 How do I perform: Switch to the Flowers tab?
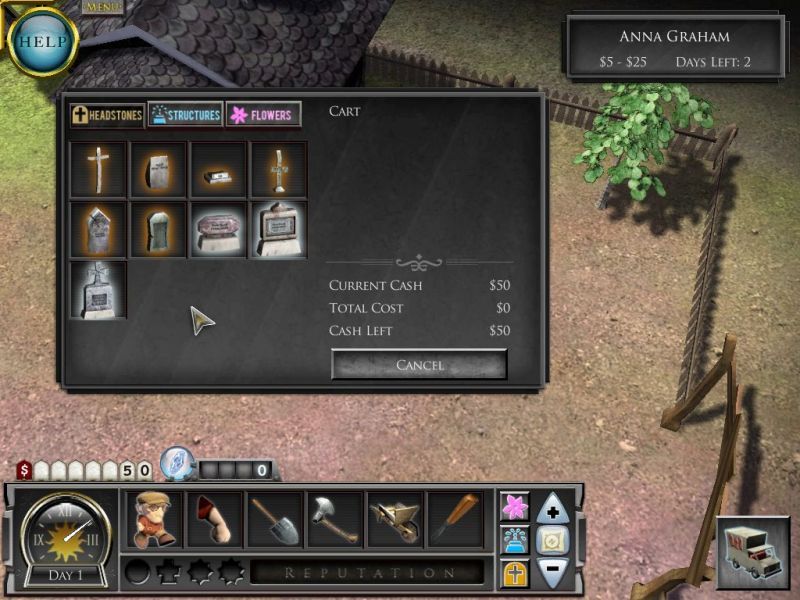[x=263, y=115]
